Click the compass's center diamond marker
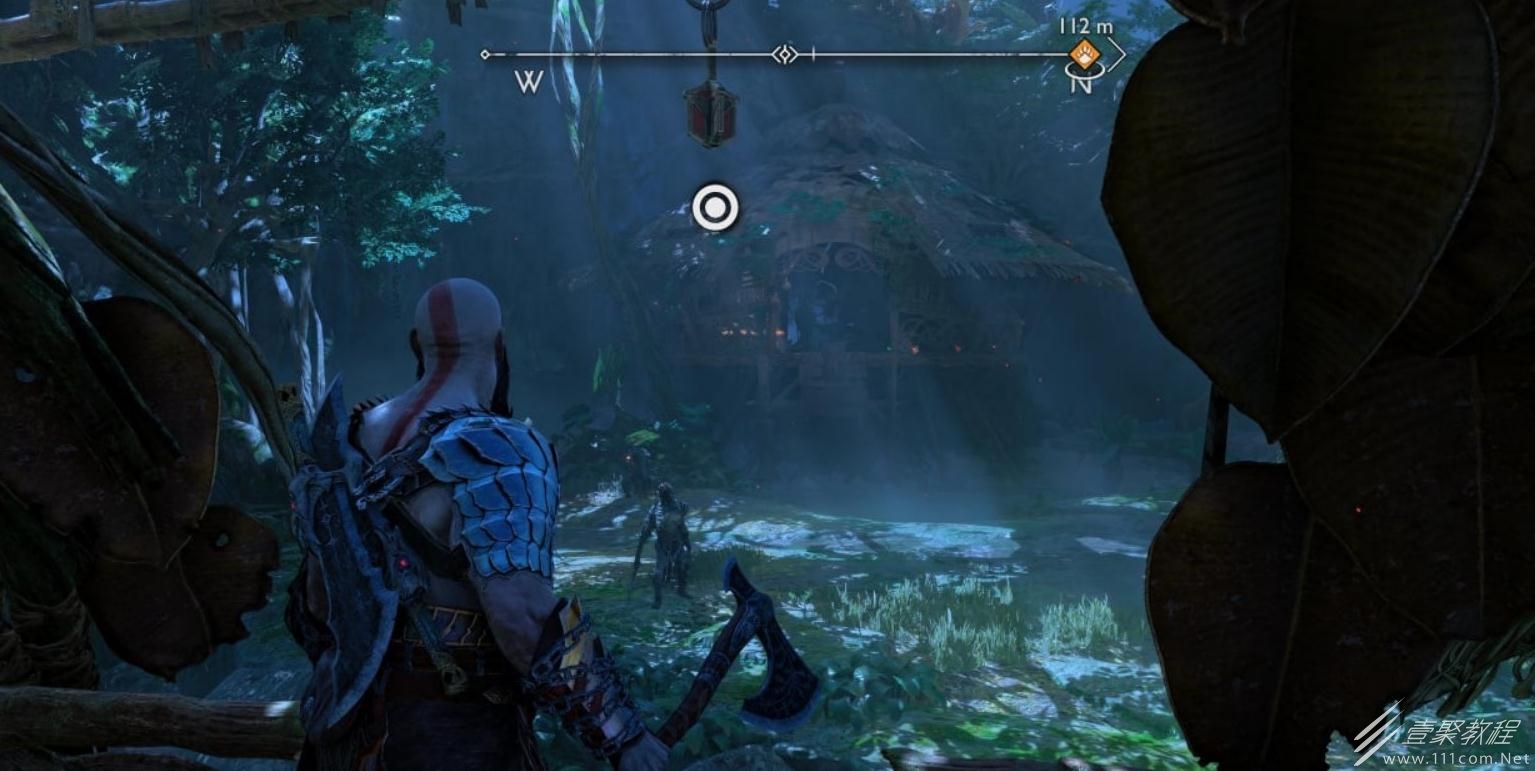Viewport: 1535px width, 771px height. coord(786,54)
